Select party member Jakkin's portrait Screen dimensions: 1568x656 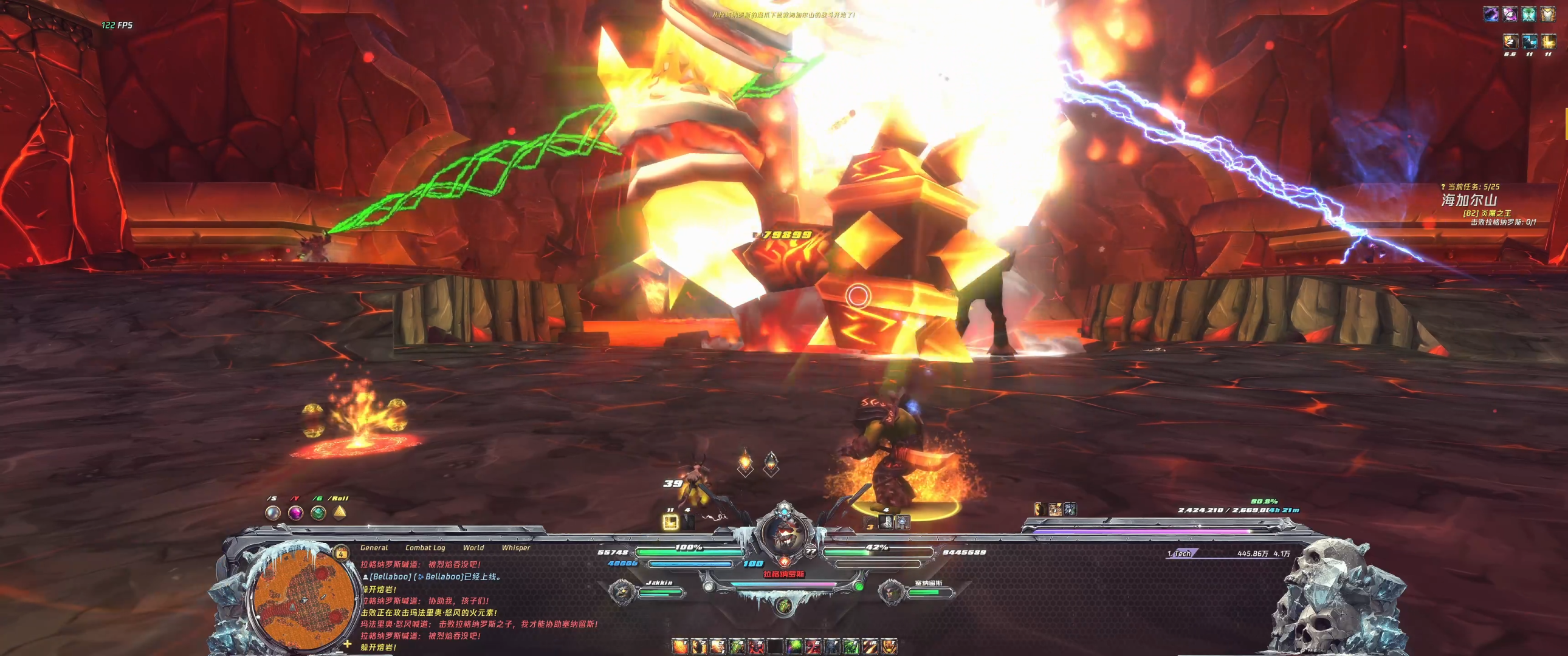tap(622, 591)
